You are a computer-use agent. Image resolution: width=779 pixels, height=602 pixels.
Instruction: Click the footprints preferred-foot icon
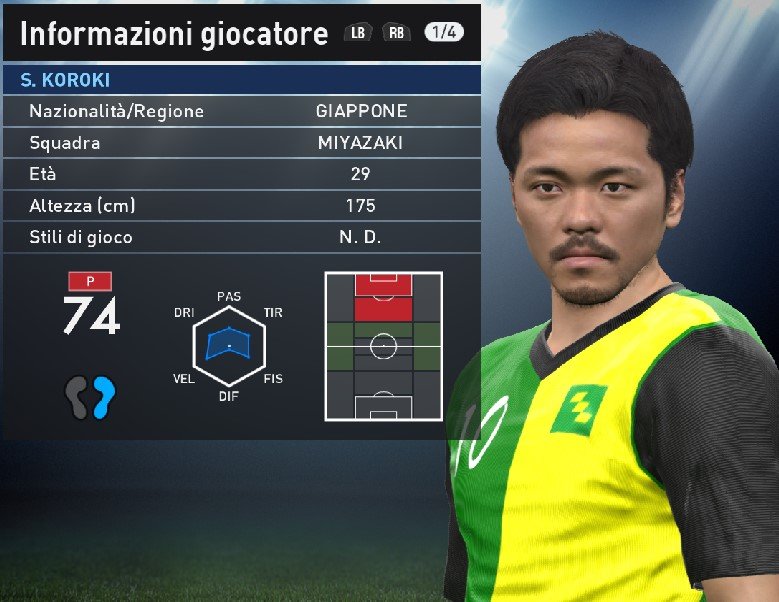pyautogui.click(x=91, y=397)
